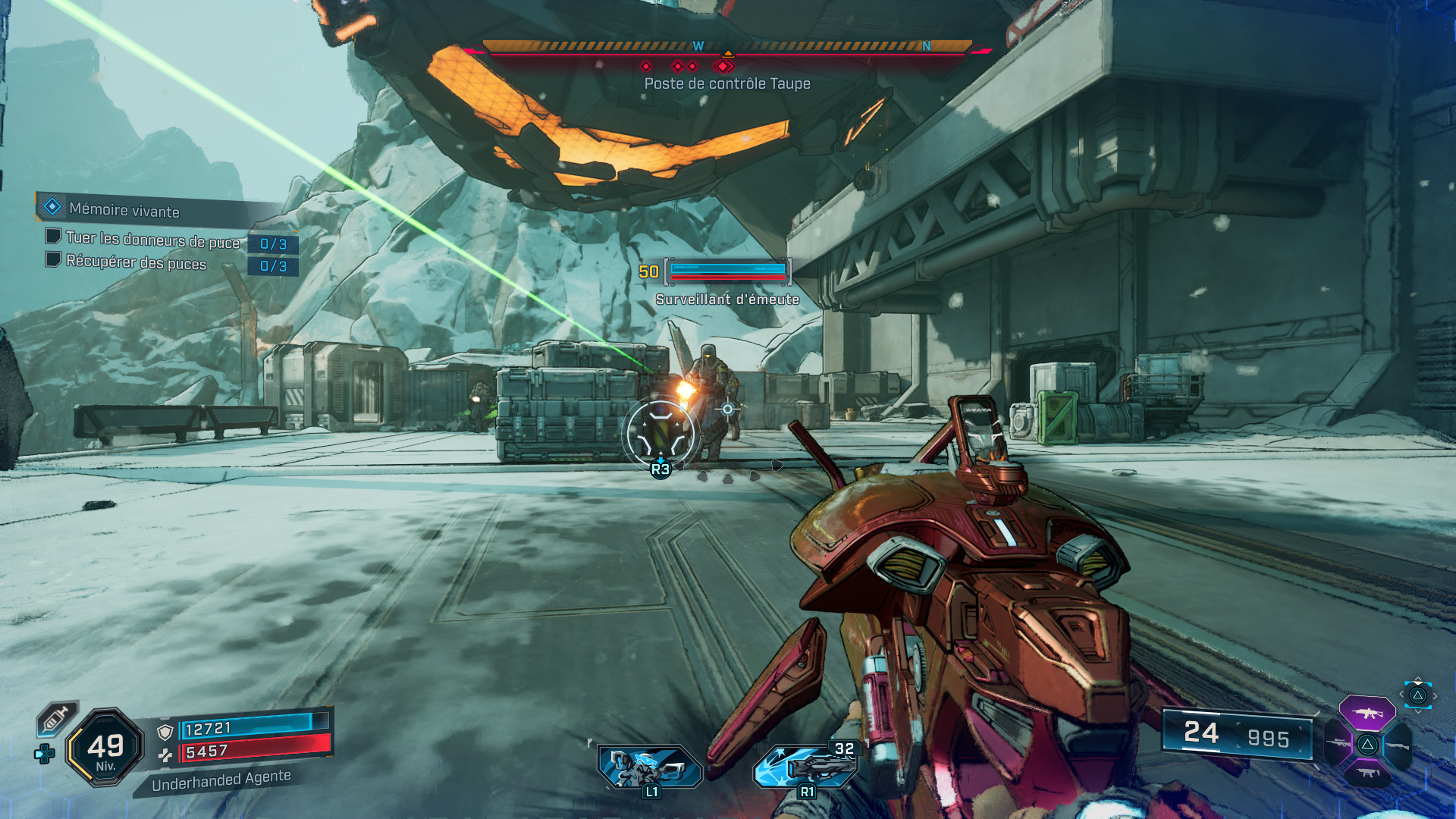
Task: Select the Récupérer des puces objective
Action: tap(136, 262)
